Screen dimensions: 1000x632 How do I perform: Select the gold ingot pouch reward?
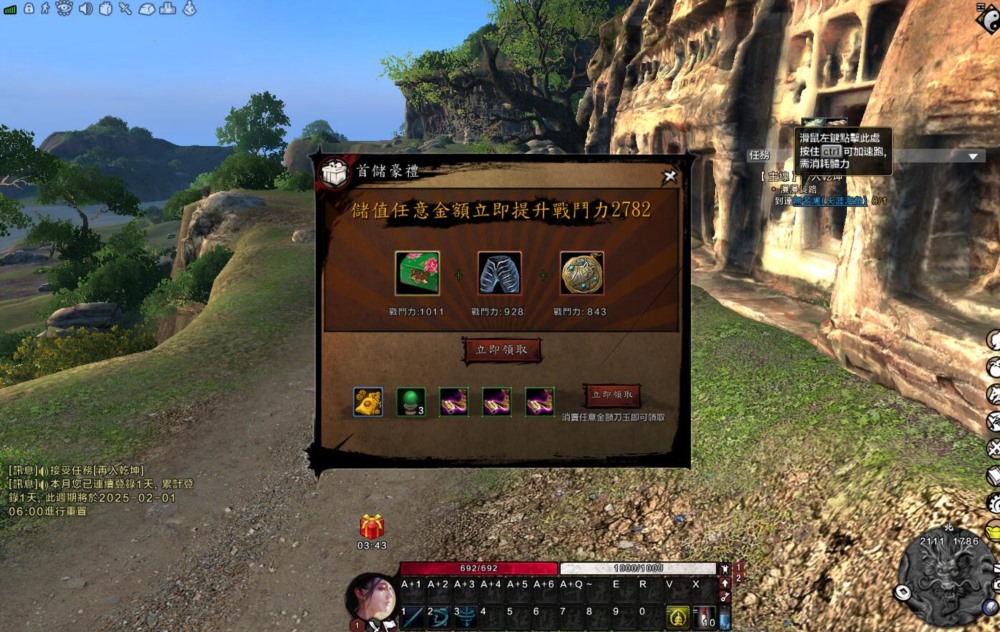[x=368, y=401]
